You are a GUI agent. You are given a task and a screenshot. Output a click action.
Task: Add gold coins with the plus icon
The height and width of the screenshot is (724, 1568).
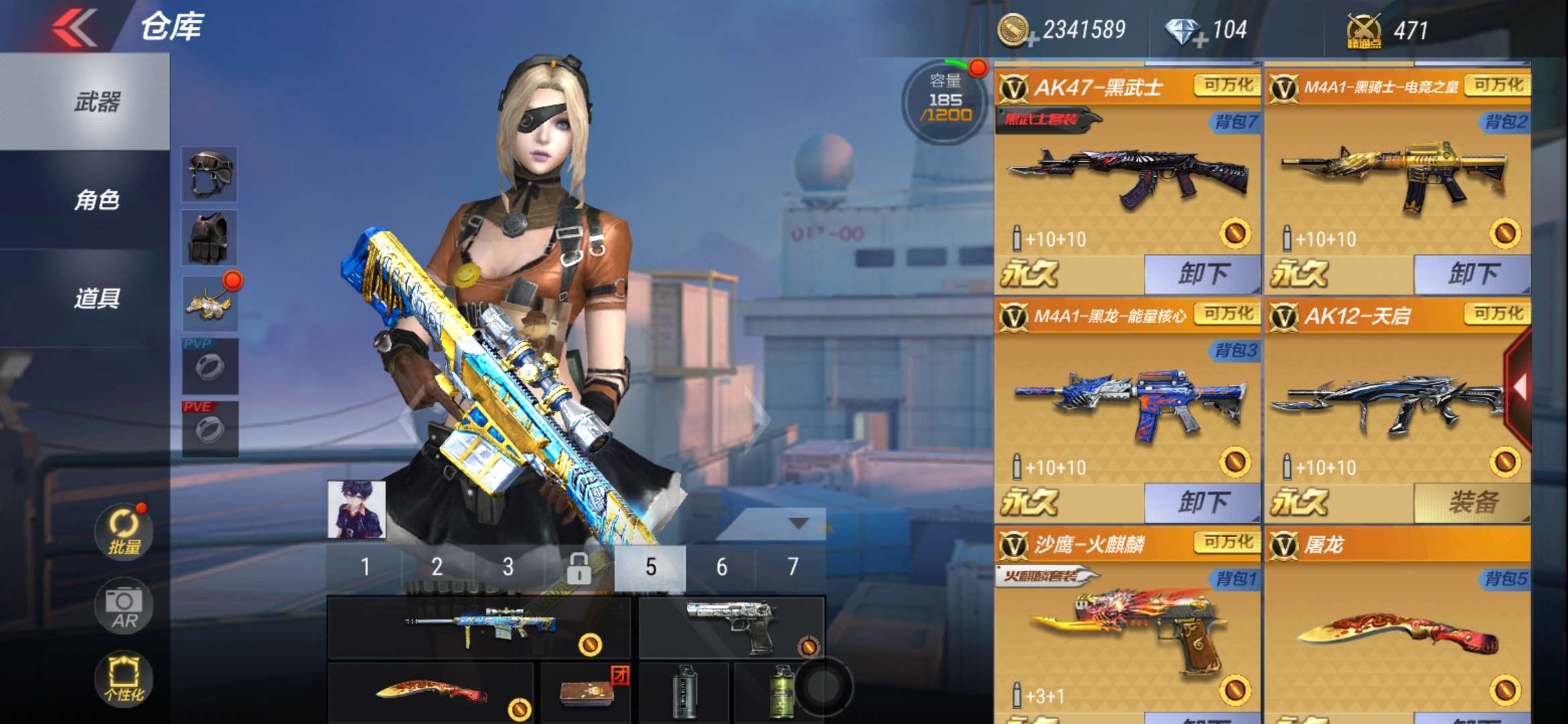pyautogui.click(x=1032, y=42)
